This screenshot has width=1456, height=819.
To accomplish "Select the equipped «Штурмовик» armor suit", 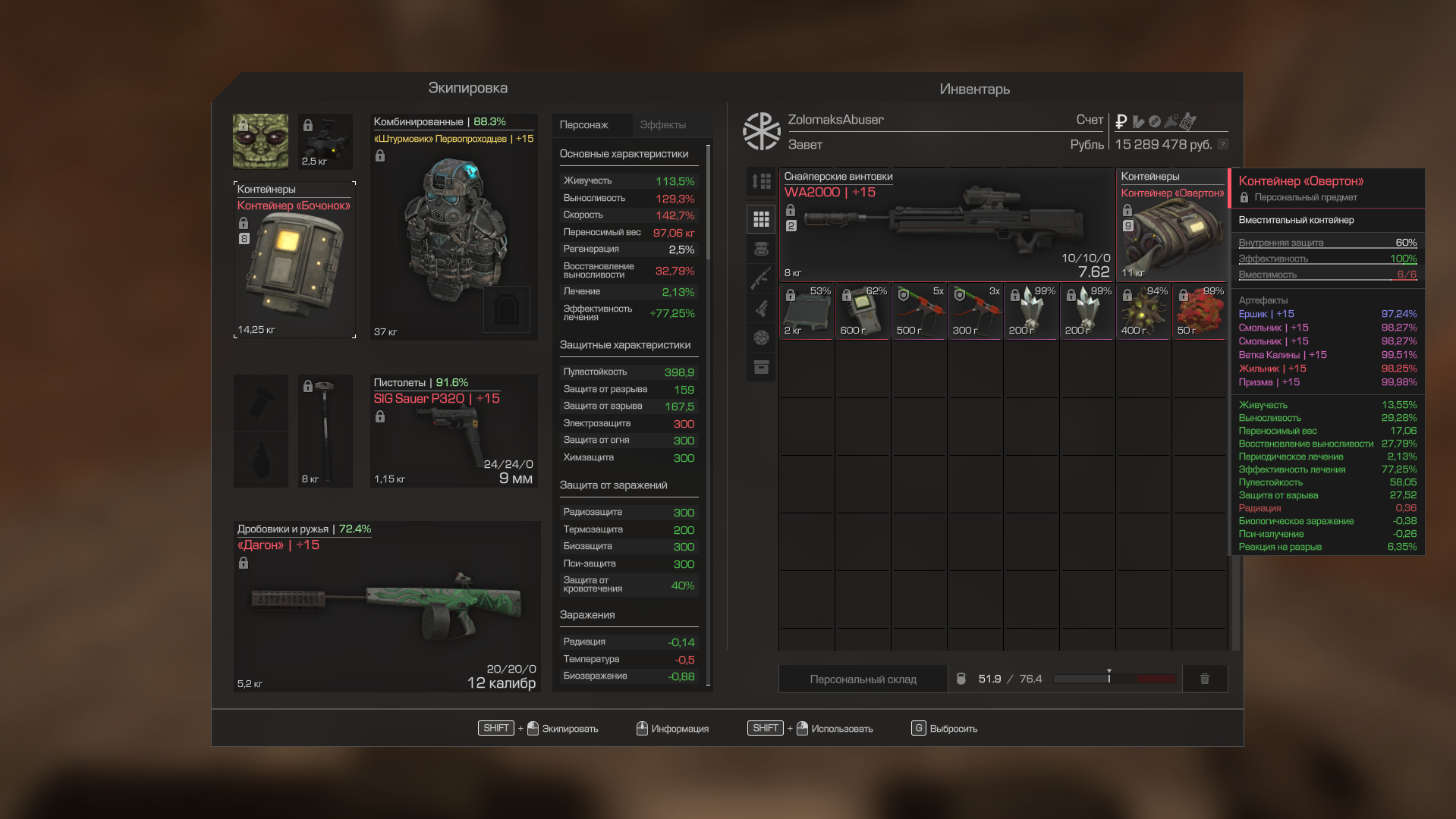I will click(x=454, y=227).
